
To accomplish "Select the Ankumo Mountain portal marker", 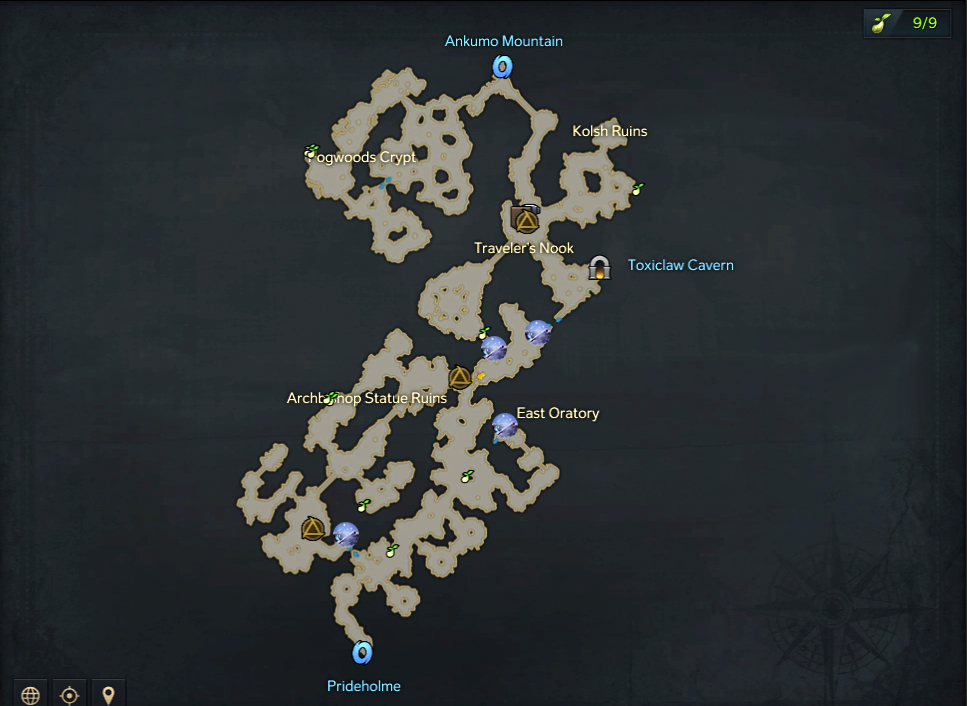I will pyautogui.click(x=502, y=67).
